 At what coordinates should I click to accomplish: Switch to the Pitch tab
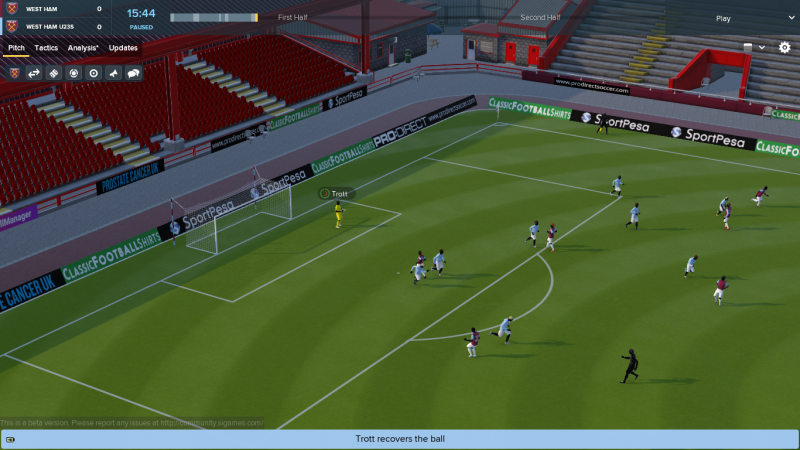pos(16,48)
